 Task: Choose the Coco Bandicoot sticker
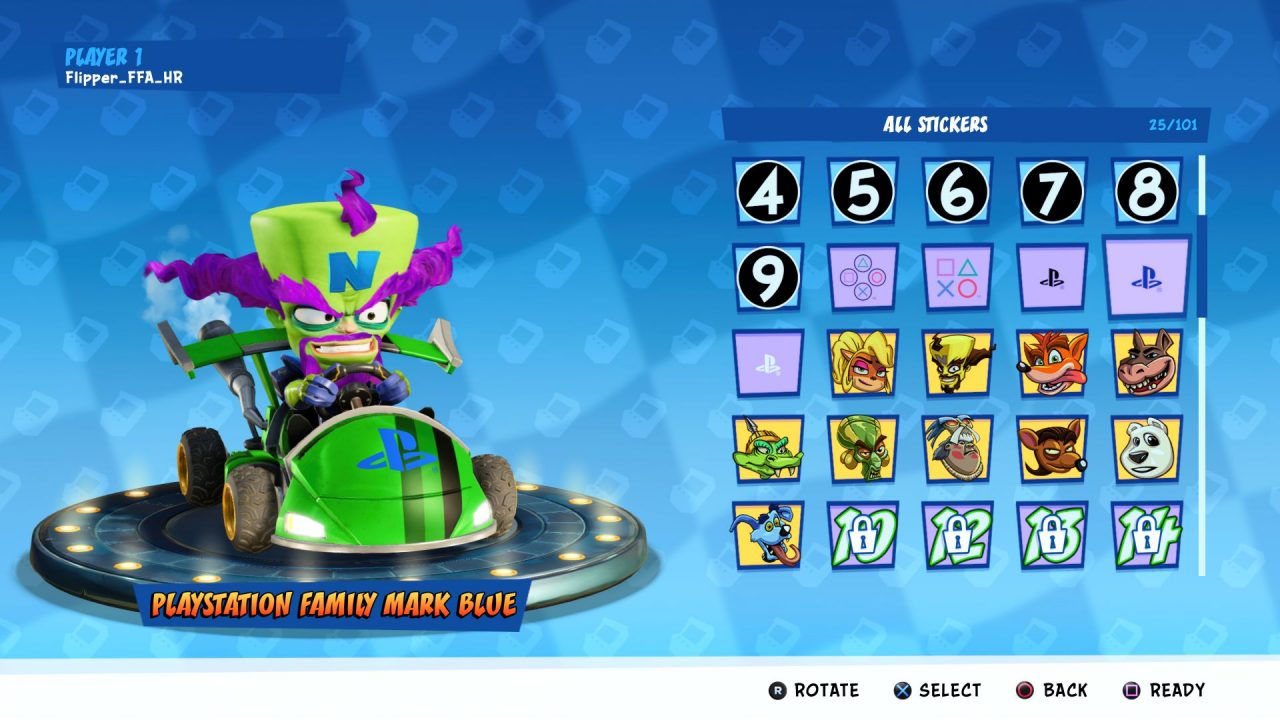click(x=862, y=363)
